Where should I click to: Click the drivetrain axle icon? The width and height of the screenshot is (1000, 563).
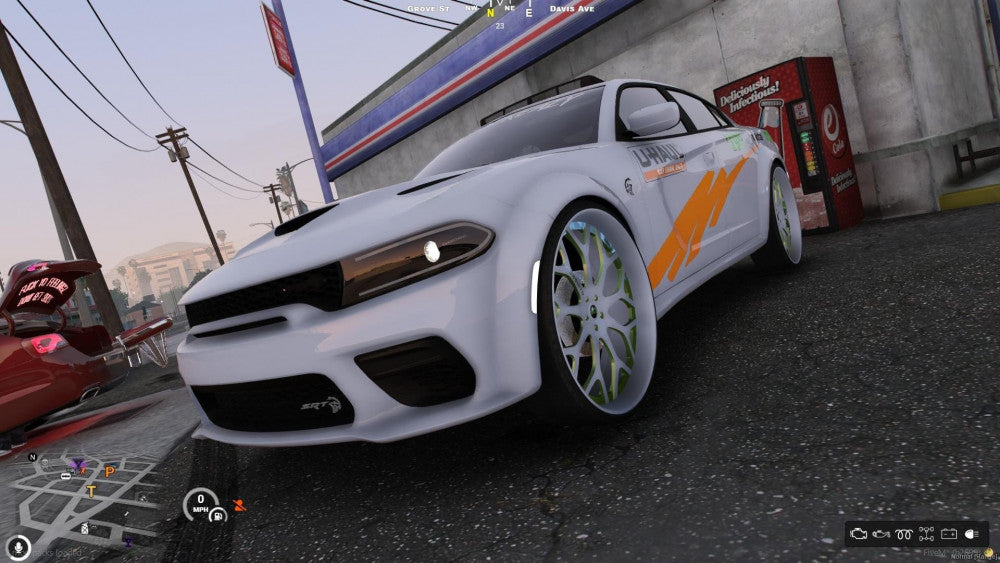(x=927, y=534)
